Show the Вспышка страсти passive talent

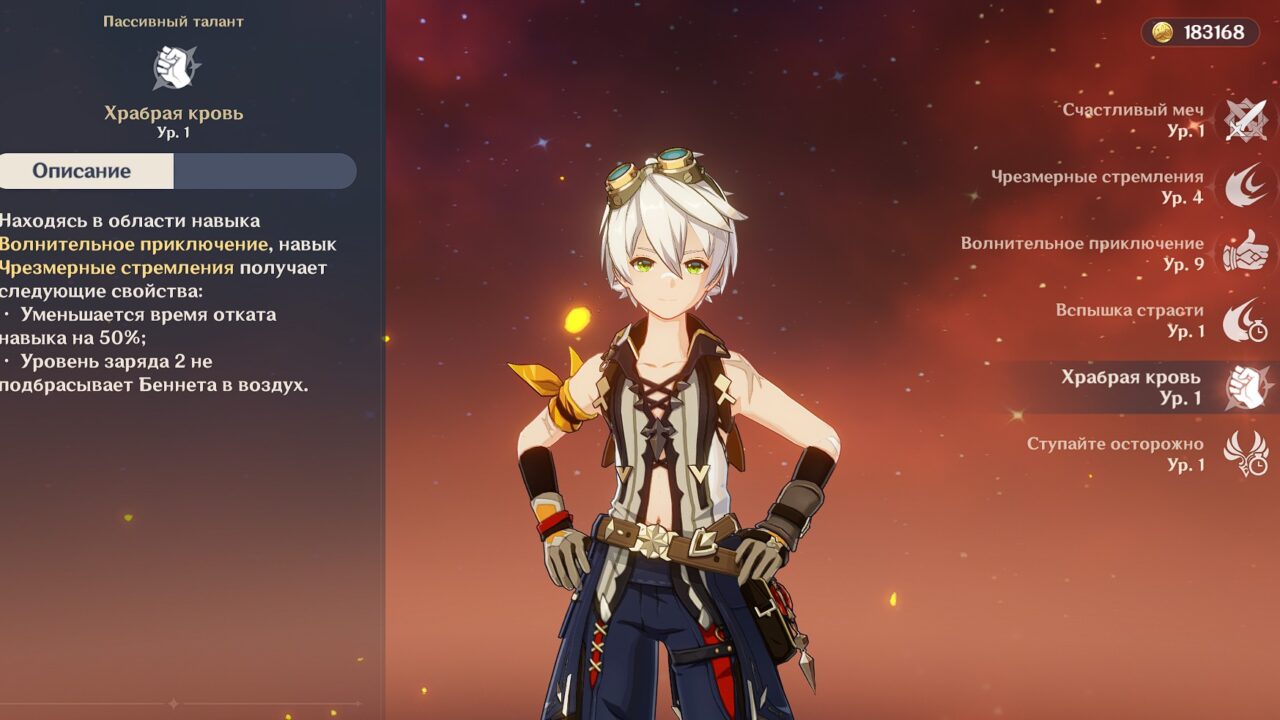(1244, 320)
